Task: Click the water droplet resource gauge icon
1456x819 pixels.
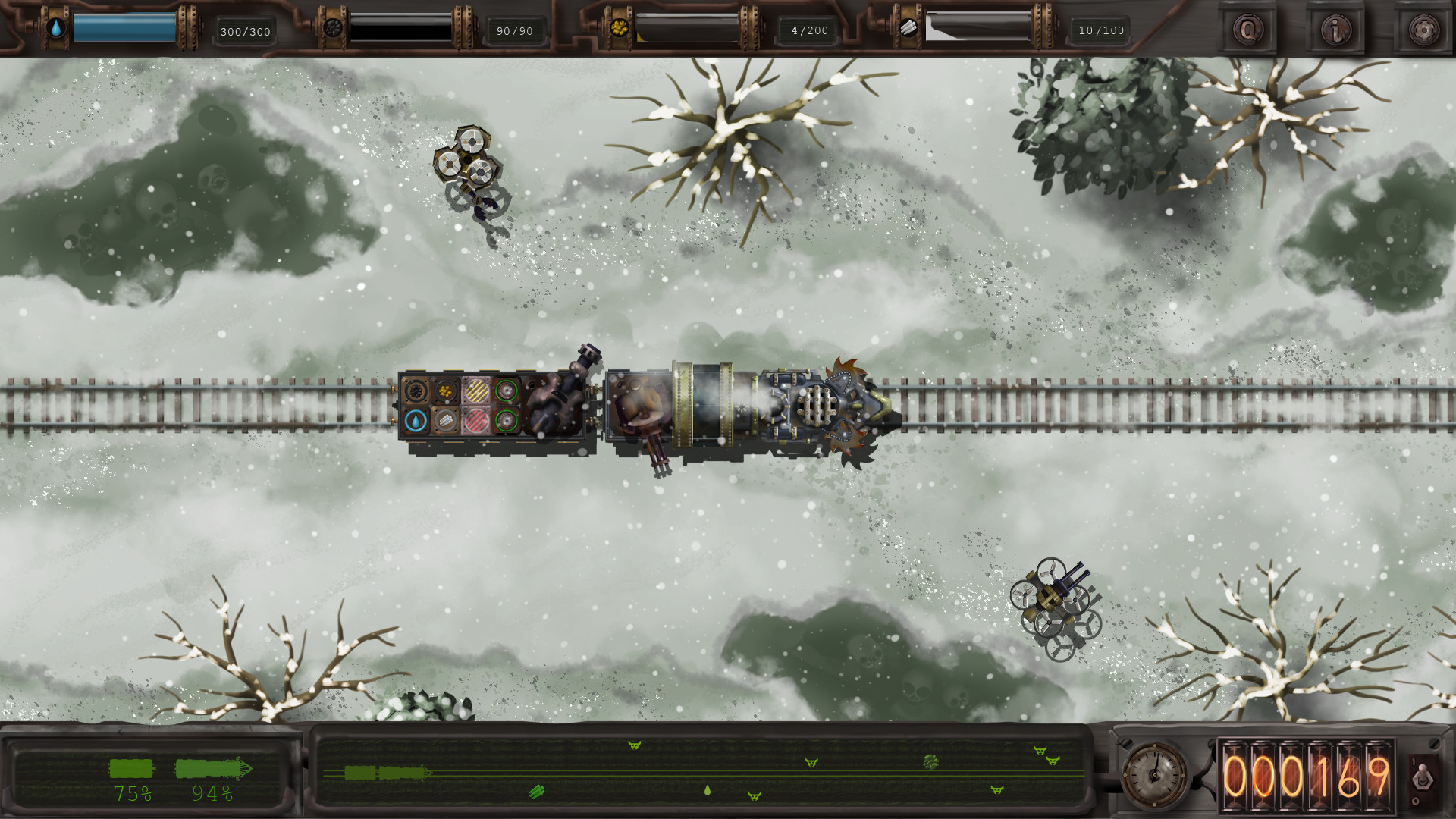Action: [57, 29]
